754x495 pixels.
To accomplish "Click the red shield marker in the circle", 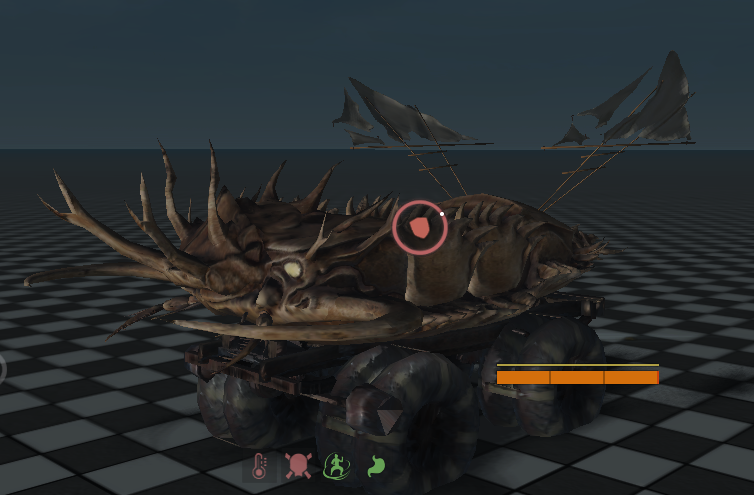I will pos(419,229).
